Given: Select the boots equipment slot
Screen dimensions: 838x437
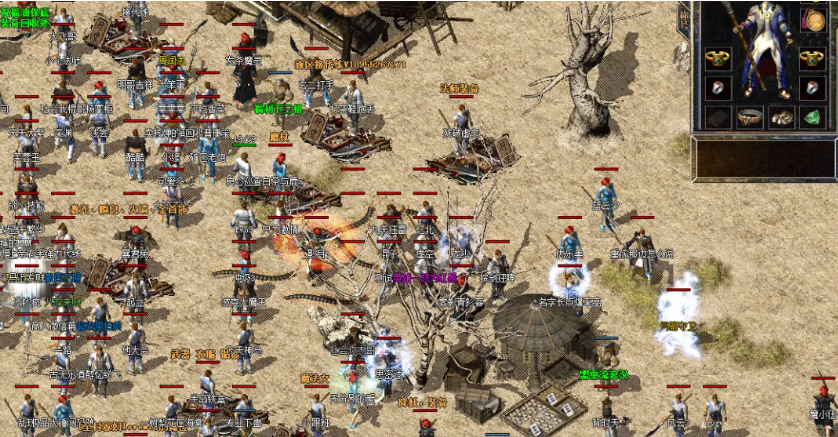Looking at the screenshot, I should tap(782, 118).
